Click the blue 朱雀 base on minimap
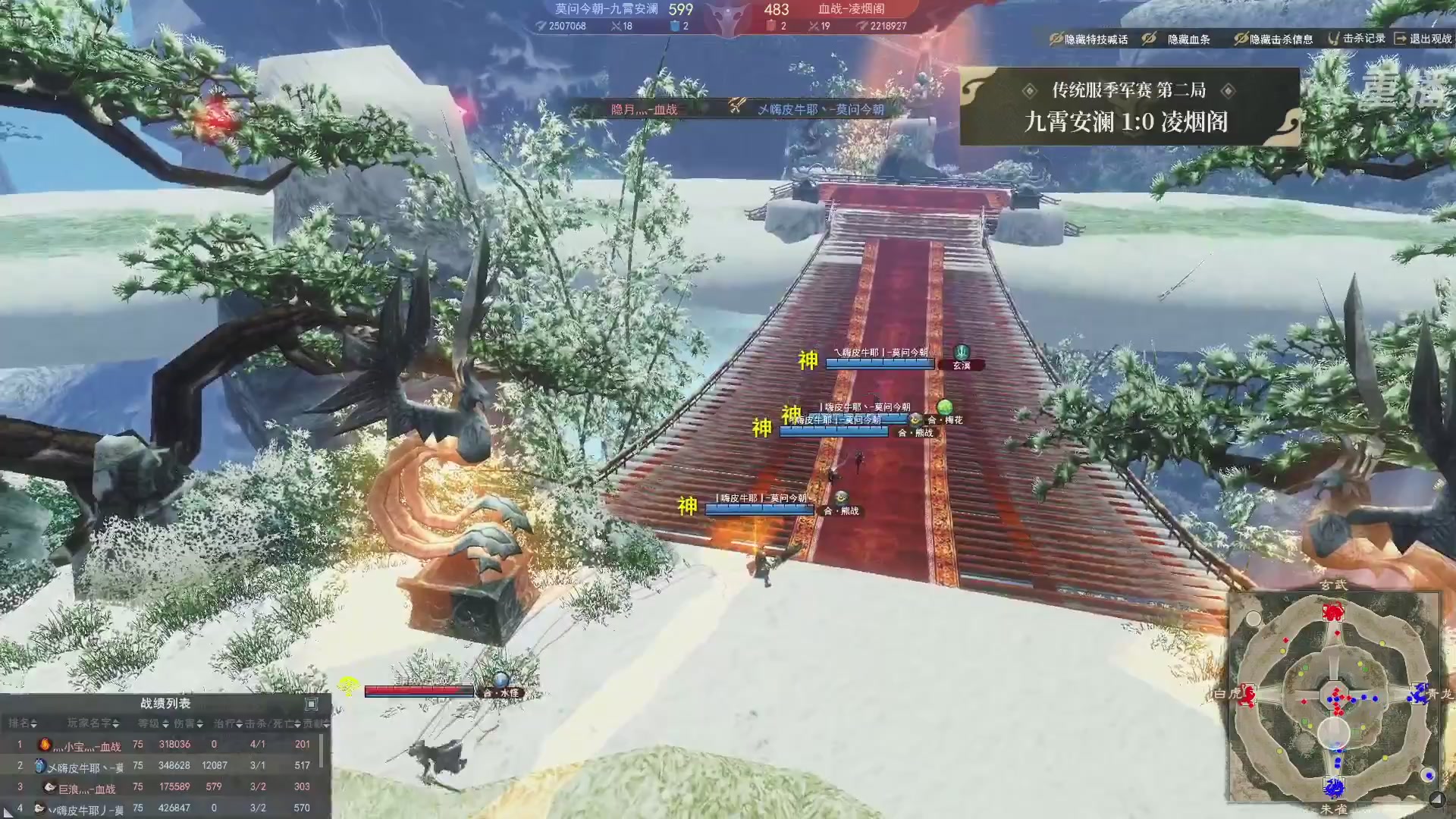Screen dimensions: 1456x819 [1333, 787]
